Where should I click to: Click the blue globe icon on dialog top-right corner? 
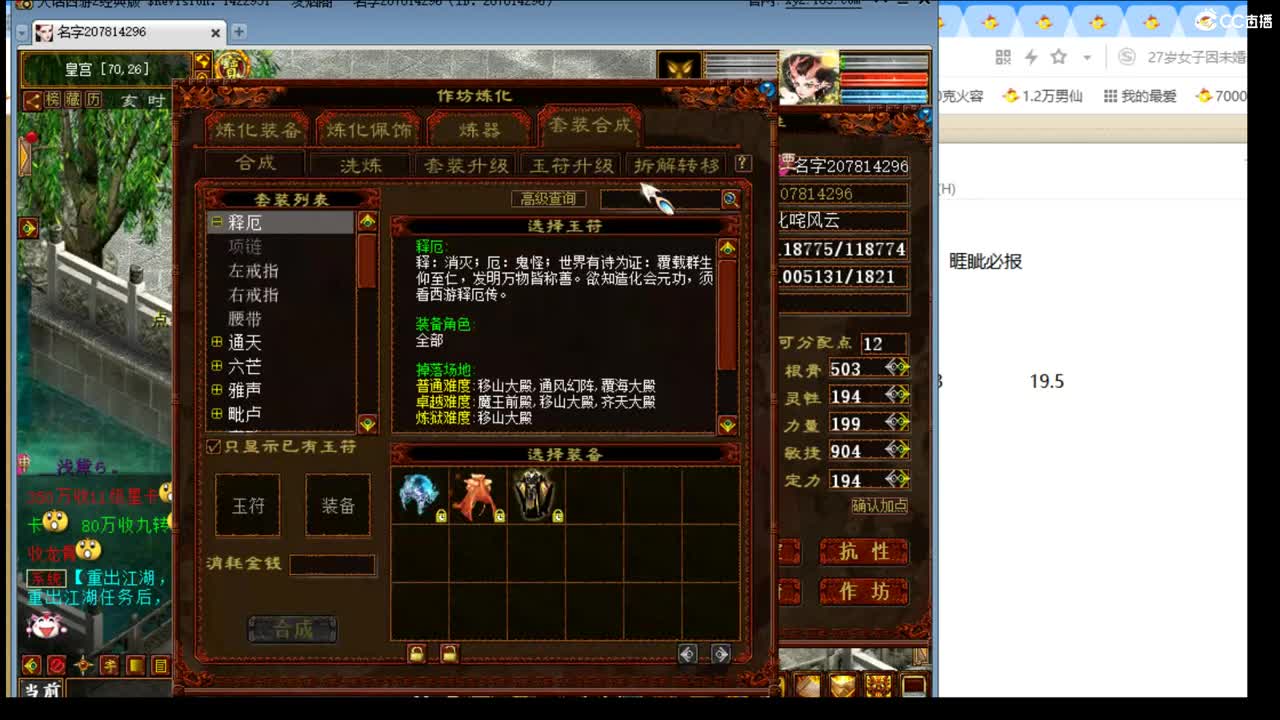coord(768,88)
